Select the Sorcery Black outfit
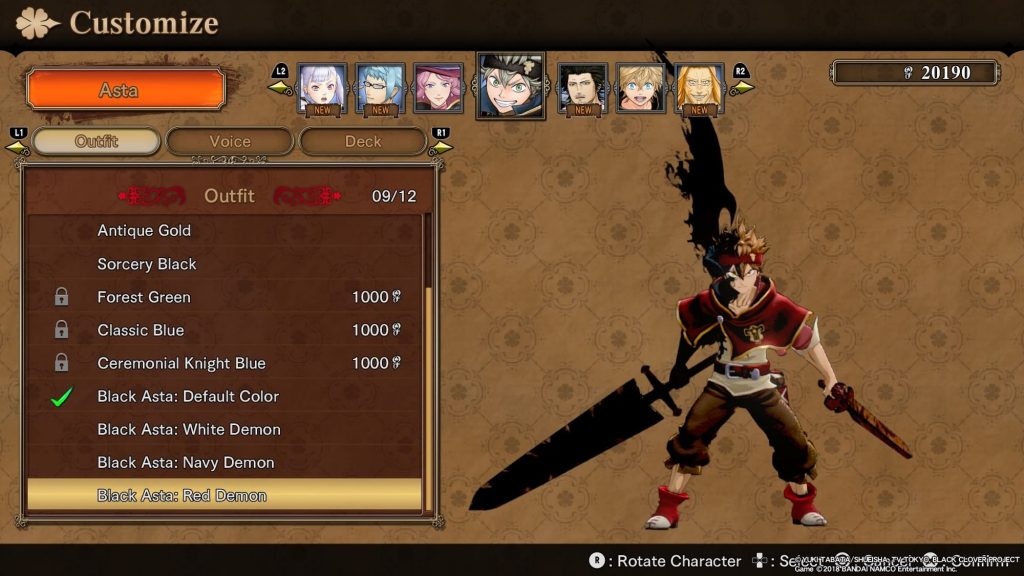Viewport: 1024px width, 576px height. [147, 264]
